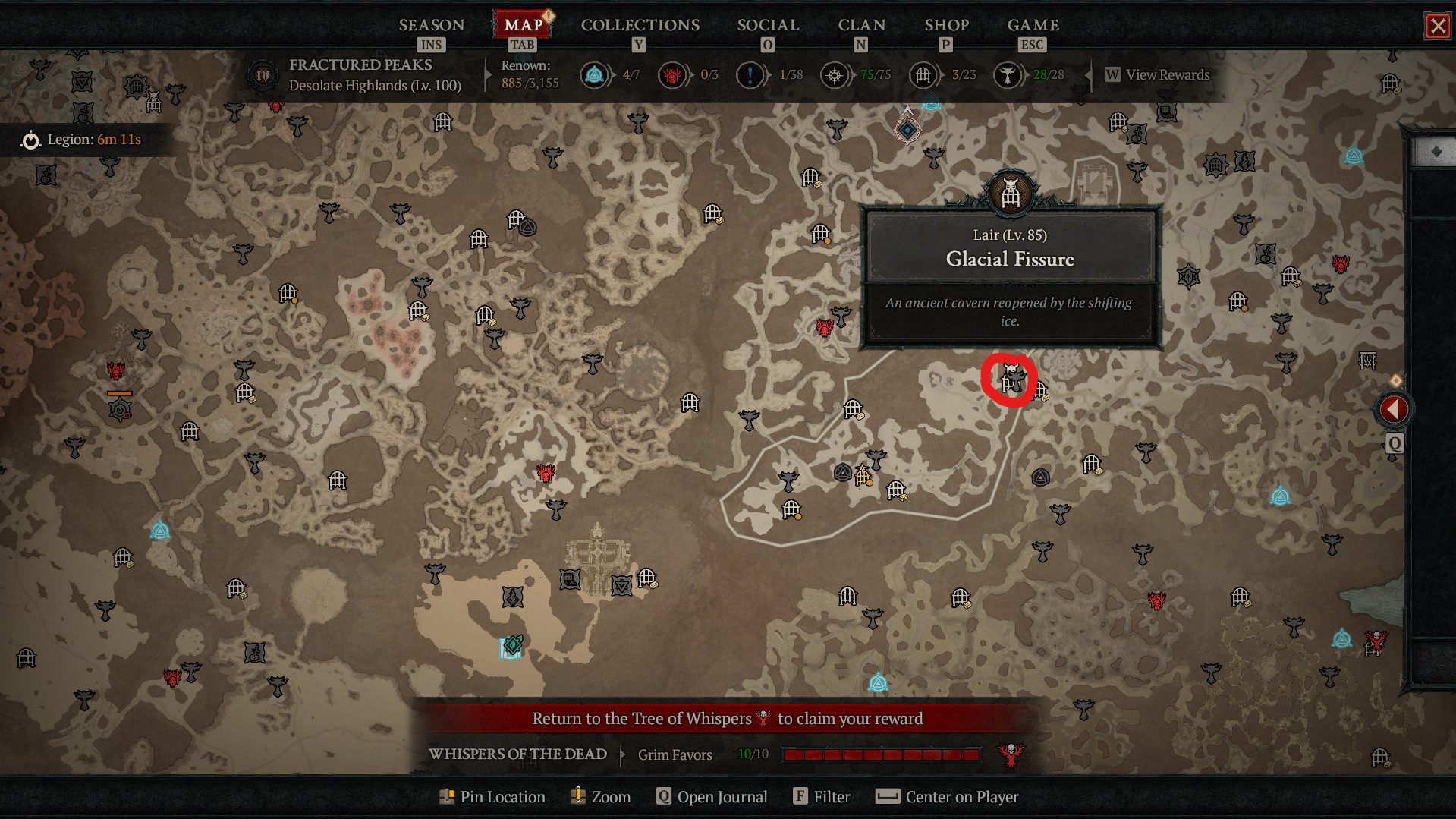
Task: Switch to the Social tab
Action: point(768,25)
